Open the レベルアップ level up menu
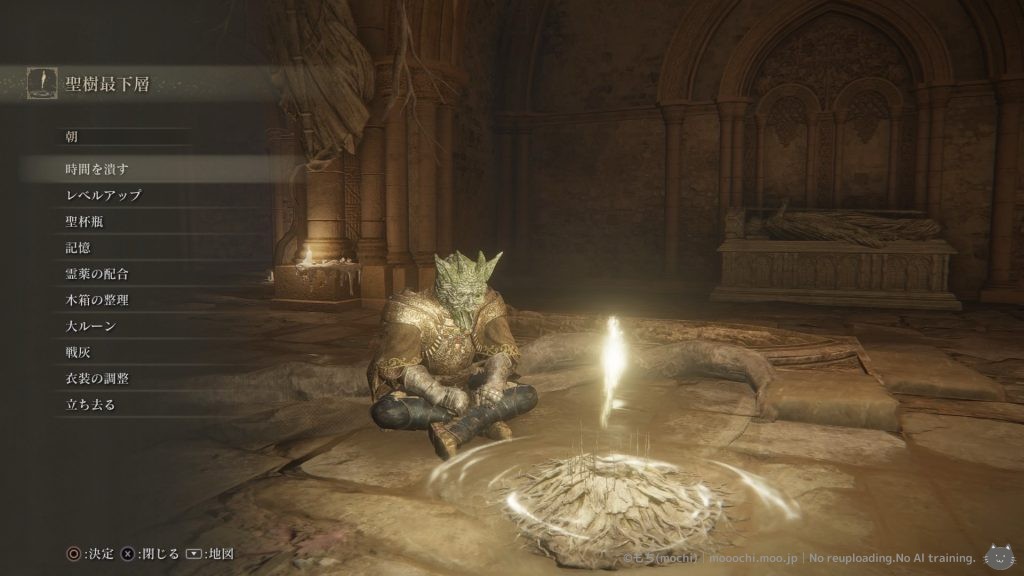The width and height of the screenshot is (1024, 576). pos(103,195)
